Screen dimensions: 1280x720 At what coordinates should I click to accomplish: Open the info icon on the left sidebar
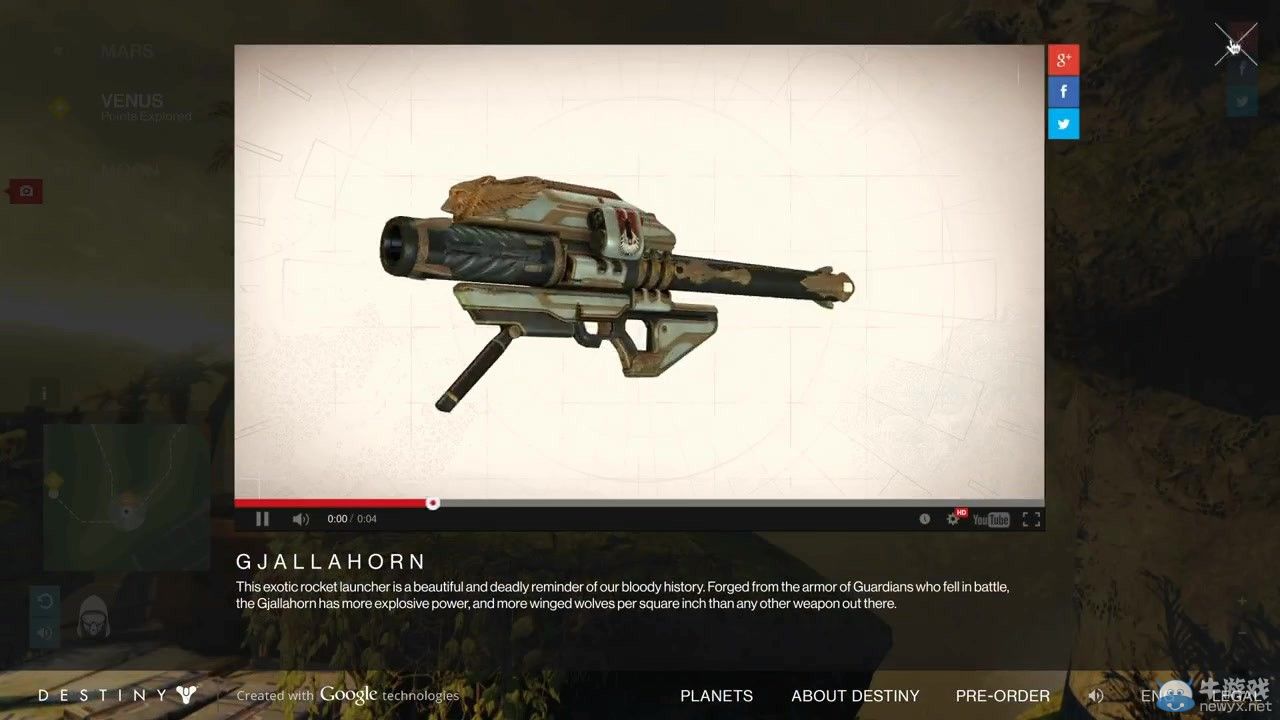coord(43,392)
